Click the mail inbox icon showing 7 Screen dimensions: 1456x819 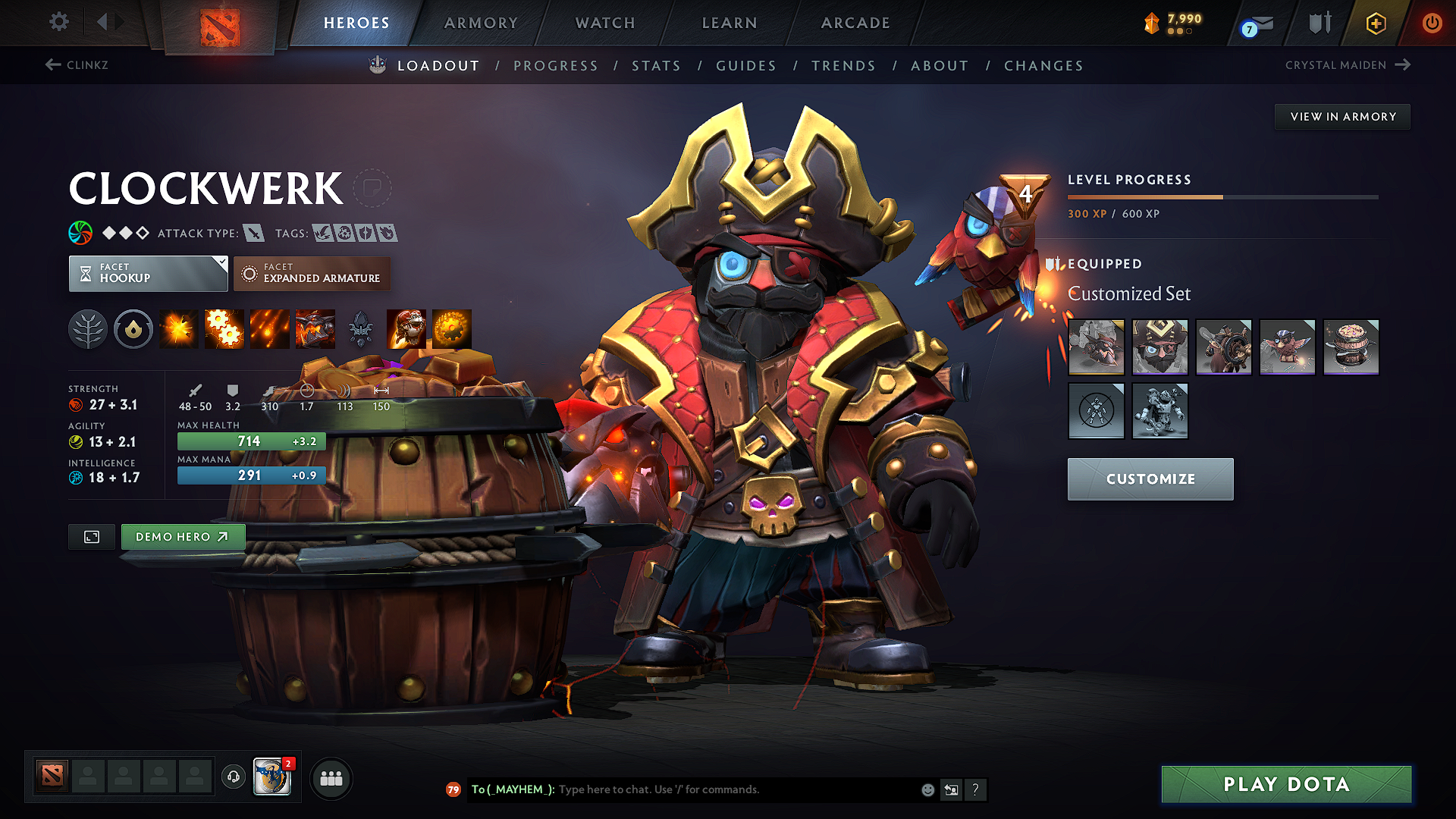pyautogui.click(x=1255, y=23)
